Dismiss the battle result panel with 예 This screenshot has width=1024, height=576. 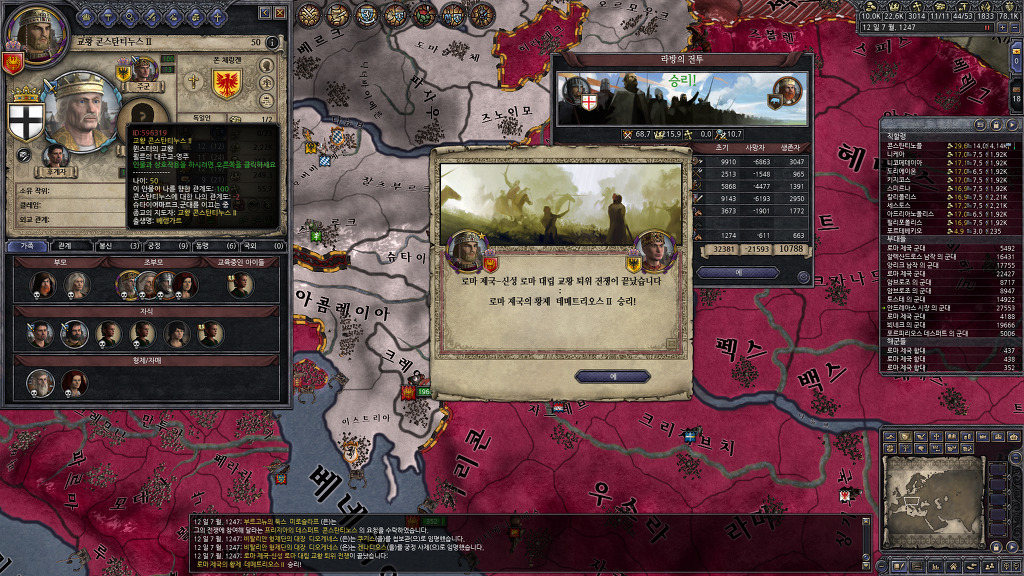[x=738, y=273]
